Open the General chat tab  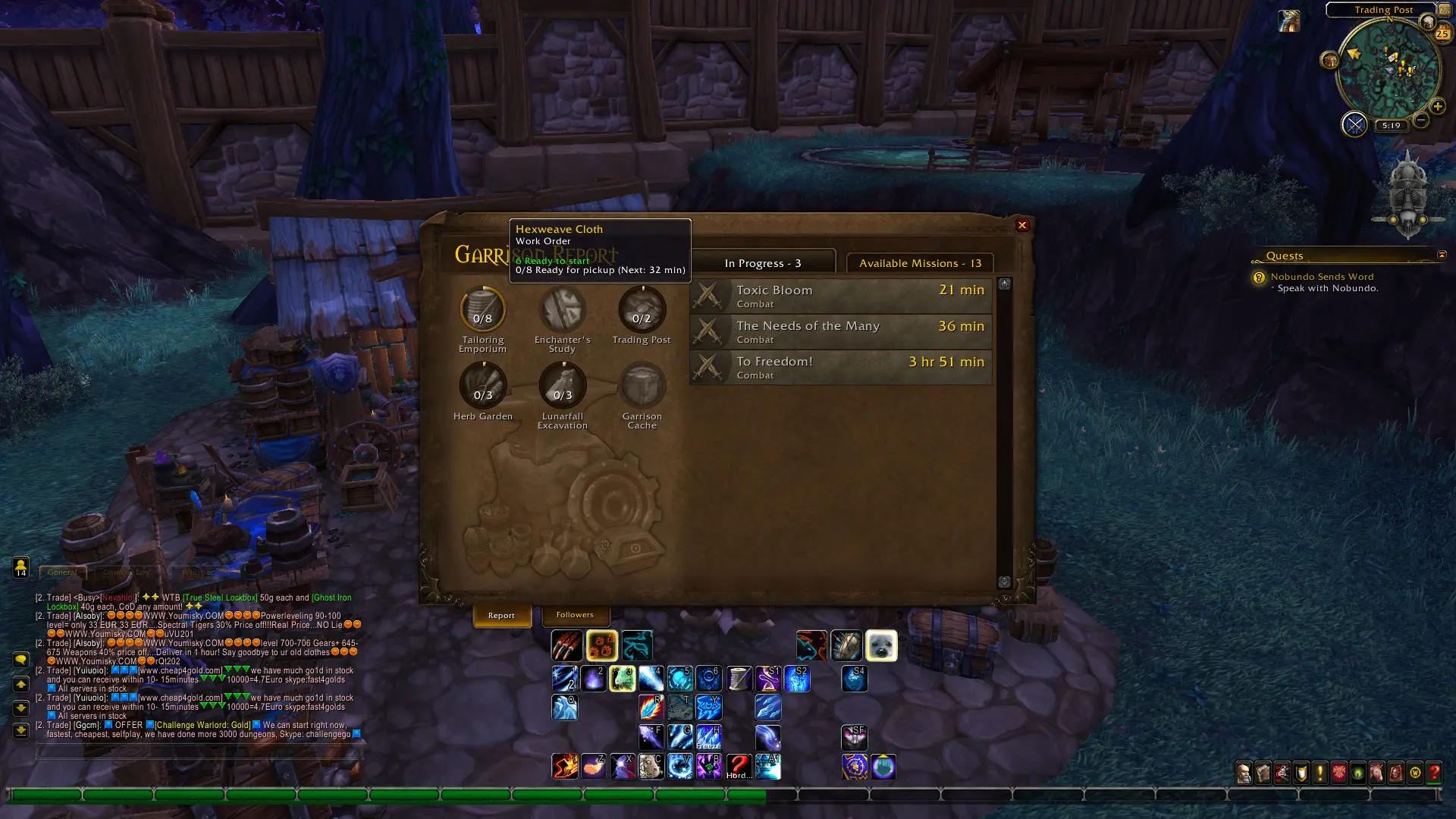pos(62,573)
